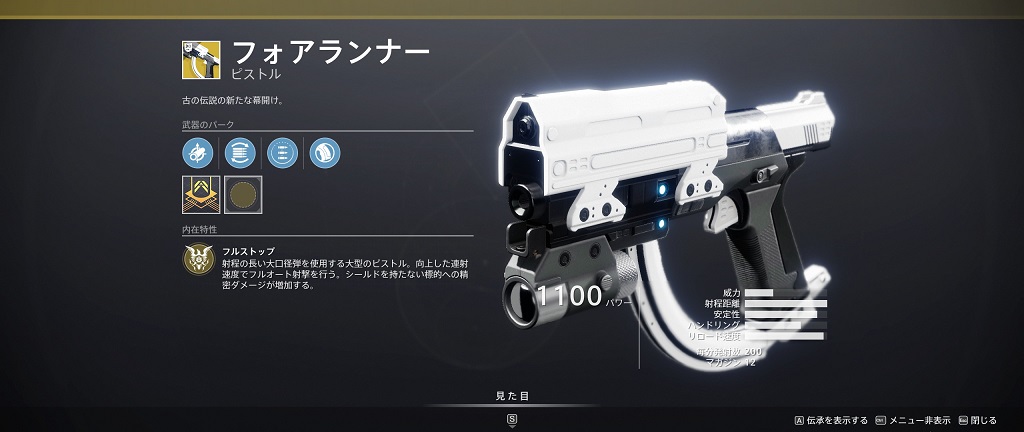Click the フォアランナー weapon thumbnail icon
1024x432 pixels.
(201, 60)
